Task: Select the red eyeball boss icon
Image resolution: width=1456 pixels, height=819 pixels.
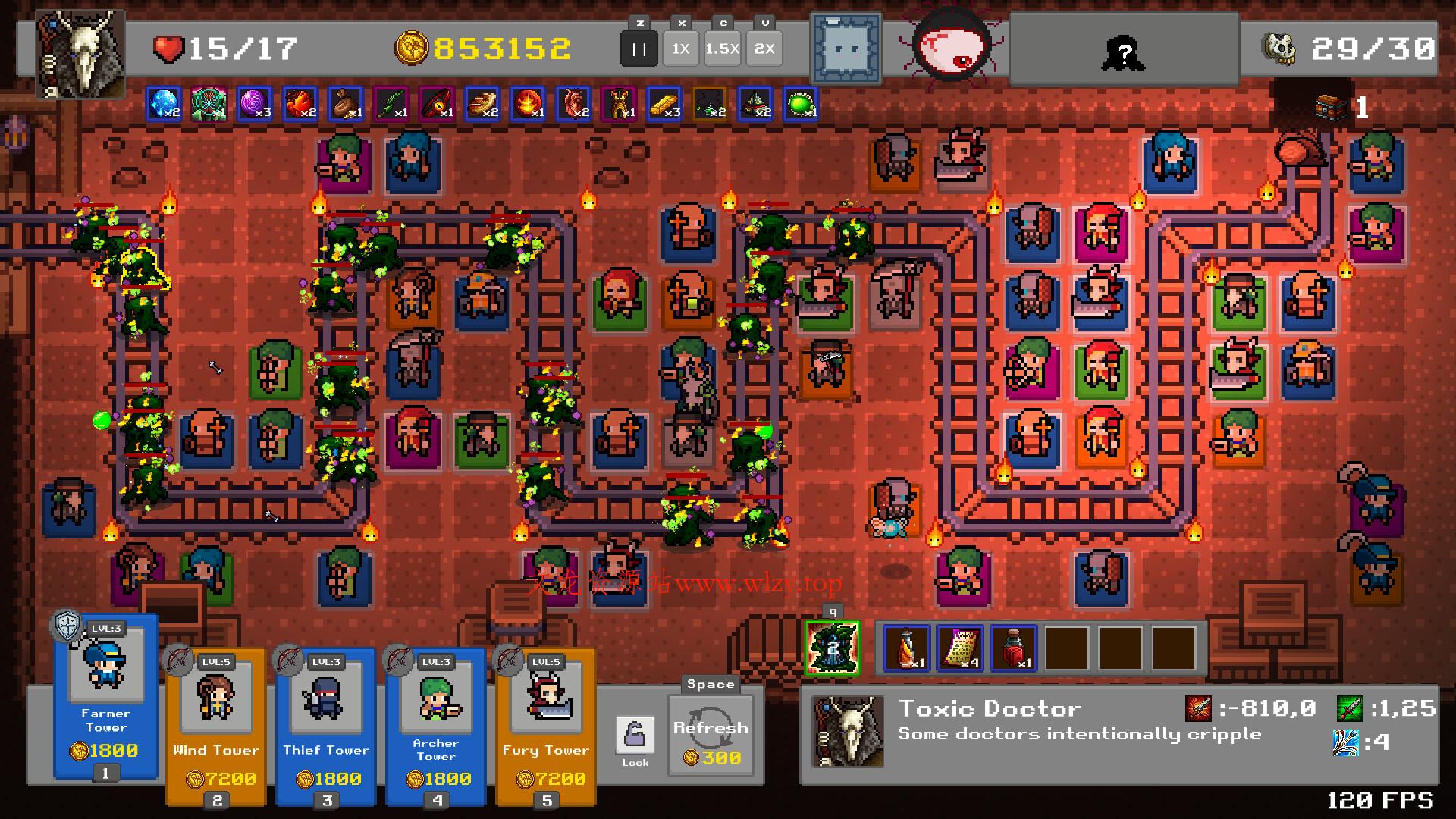Action: click(x=952, y=47)
